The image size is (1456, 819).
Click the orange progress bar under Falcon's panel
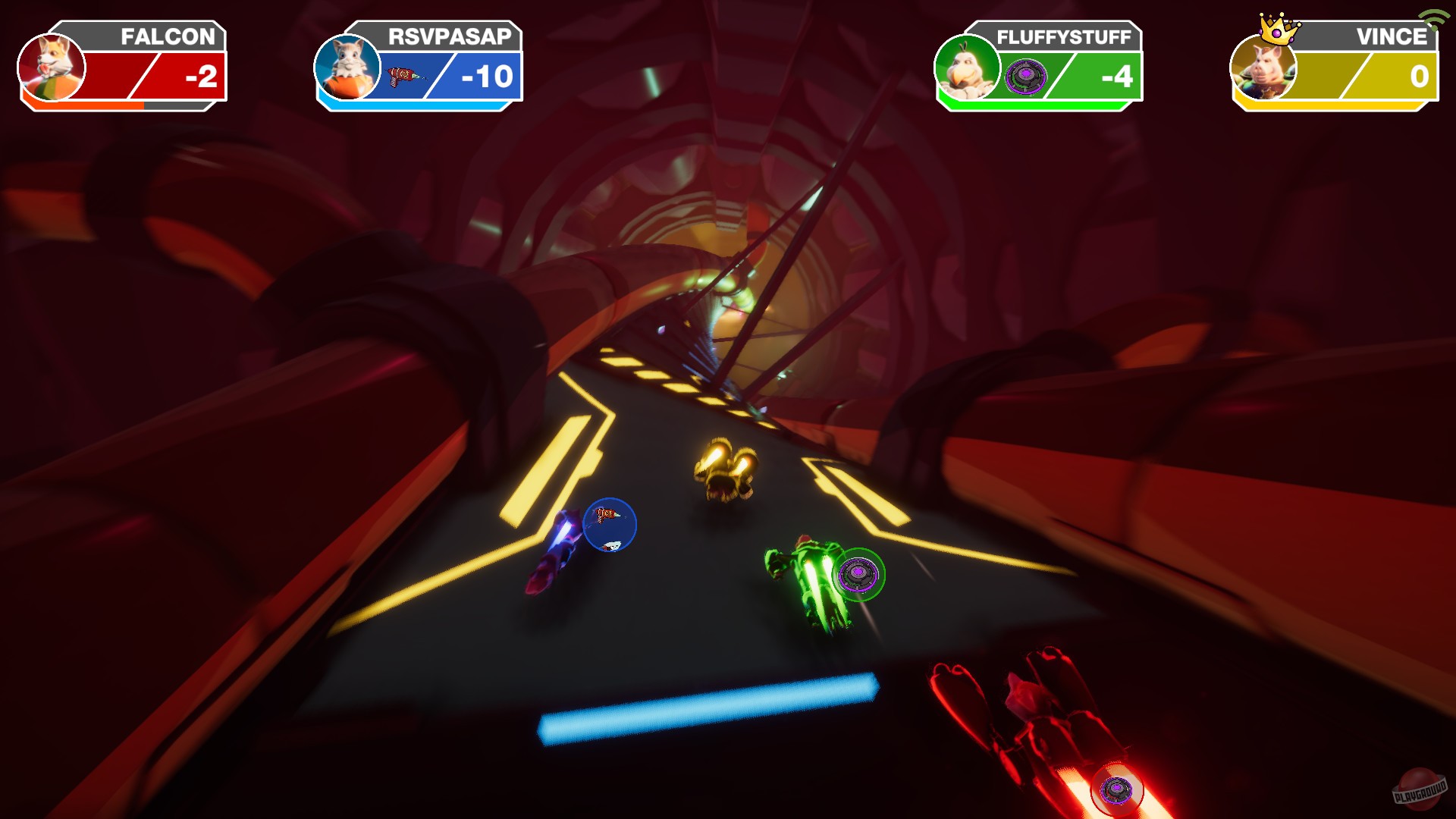(x=83, y=107)
